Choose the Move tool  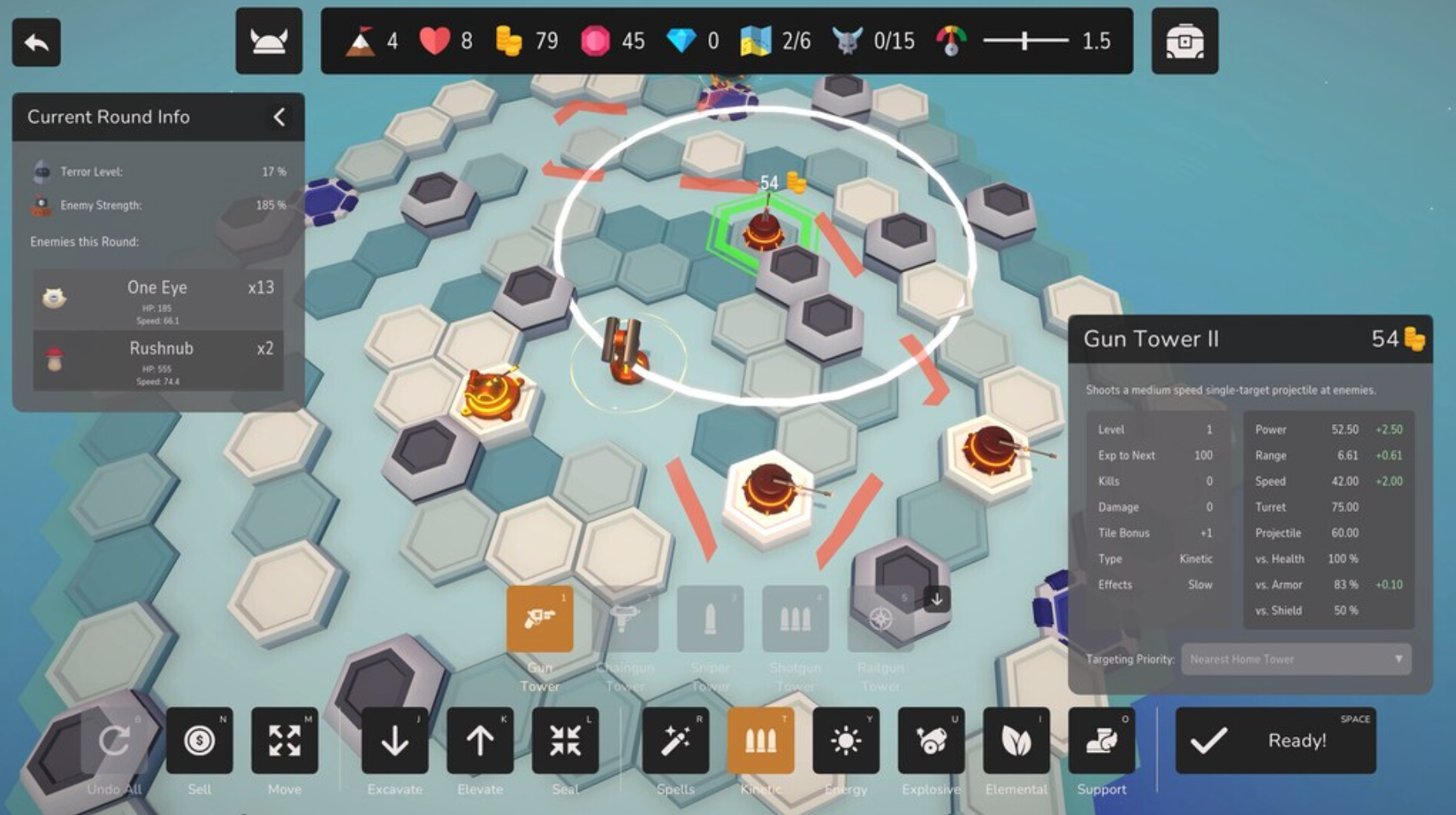point(284,741)
